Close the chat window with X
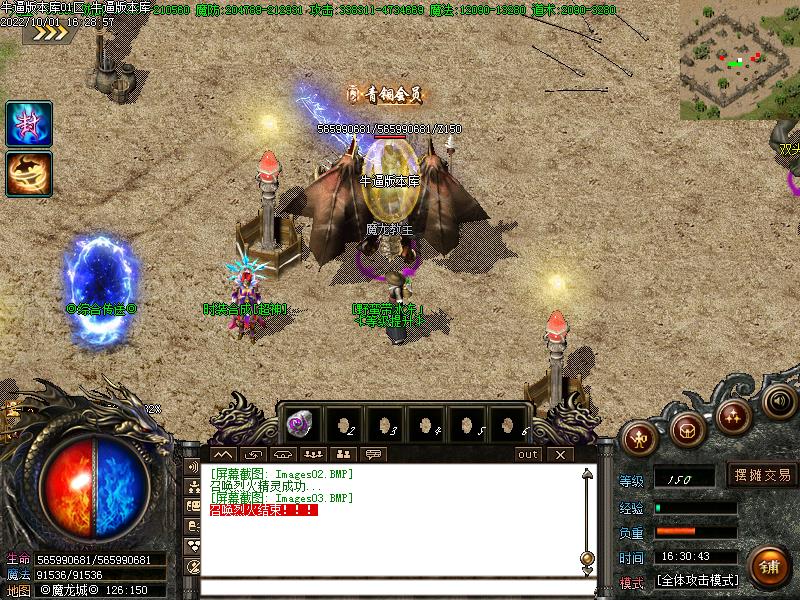Screen dimensions: 800x600 point(560,454)
